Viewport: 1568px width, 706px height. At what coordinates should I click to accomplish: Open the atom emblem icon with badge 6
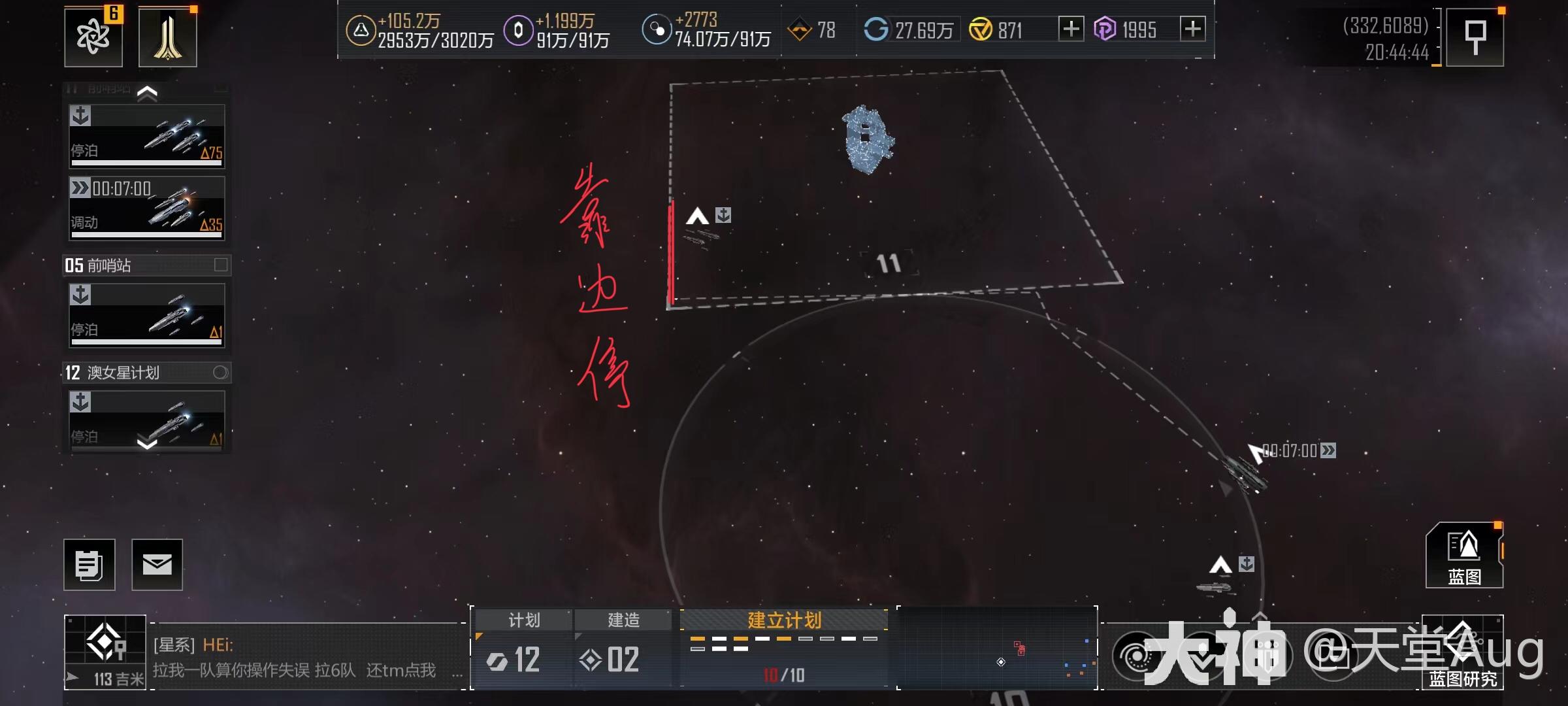point(93,37)
